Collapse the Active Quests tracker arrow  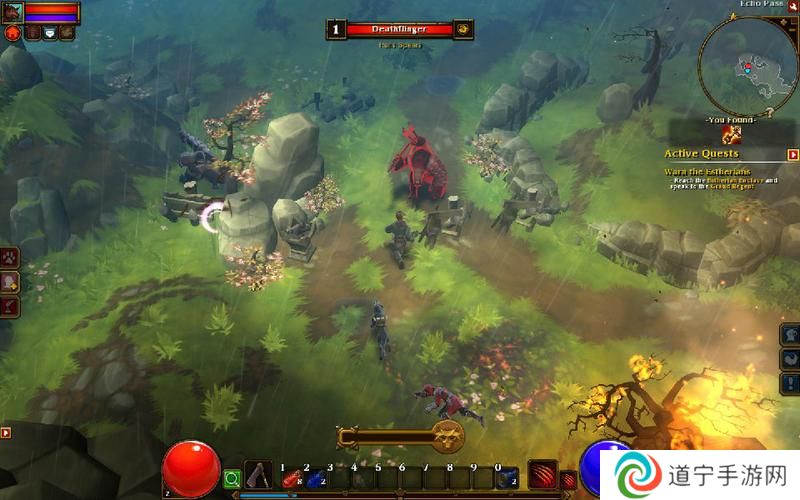(793, 155)
